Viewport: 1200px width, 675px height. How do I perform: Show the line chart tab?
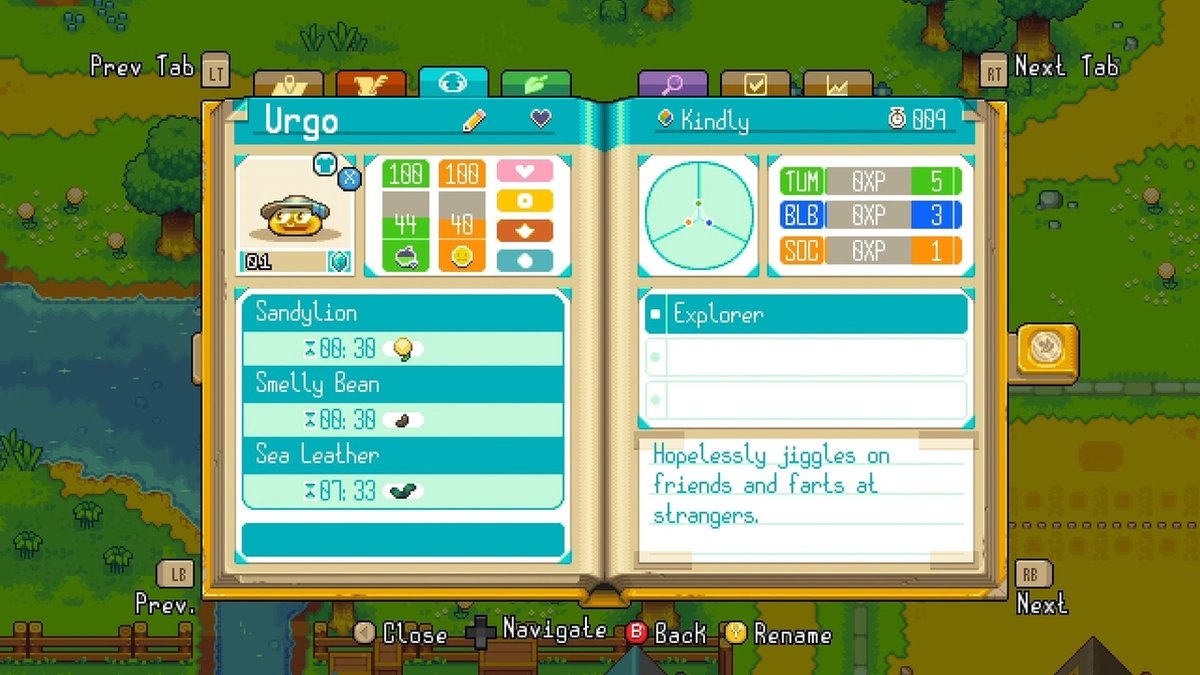pos(837,85)
